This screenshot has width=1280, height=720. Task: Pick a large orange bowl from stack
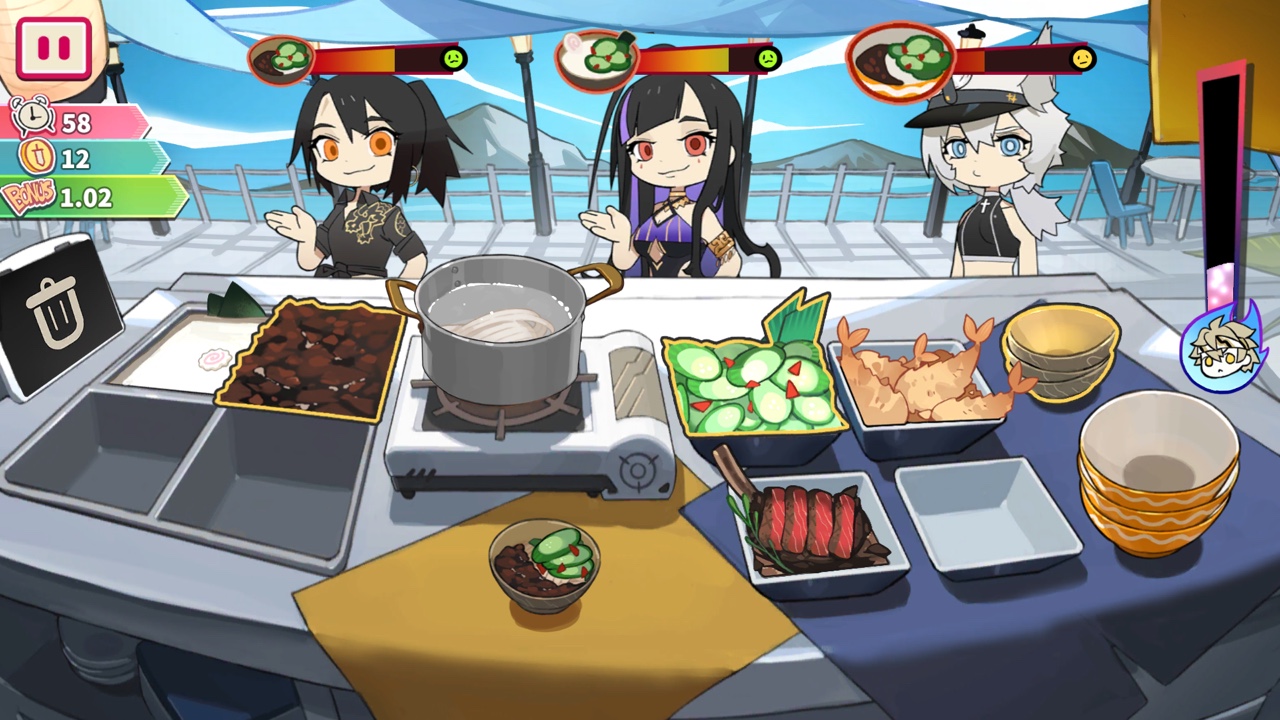(x=1158, y=470)
